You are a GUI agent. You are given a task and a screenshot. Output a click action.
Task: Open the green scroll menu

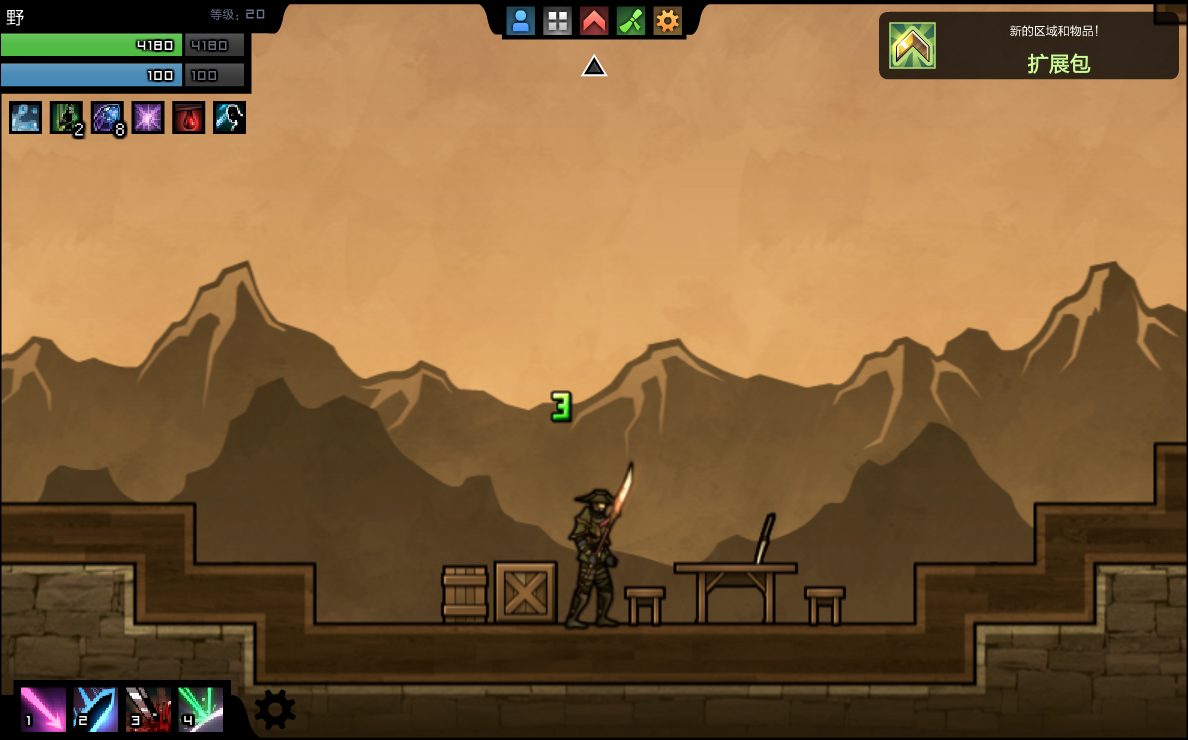(x=631, y=21)
